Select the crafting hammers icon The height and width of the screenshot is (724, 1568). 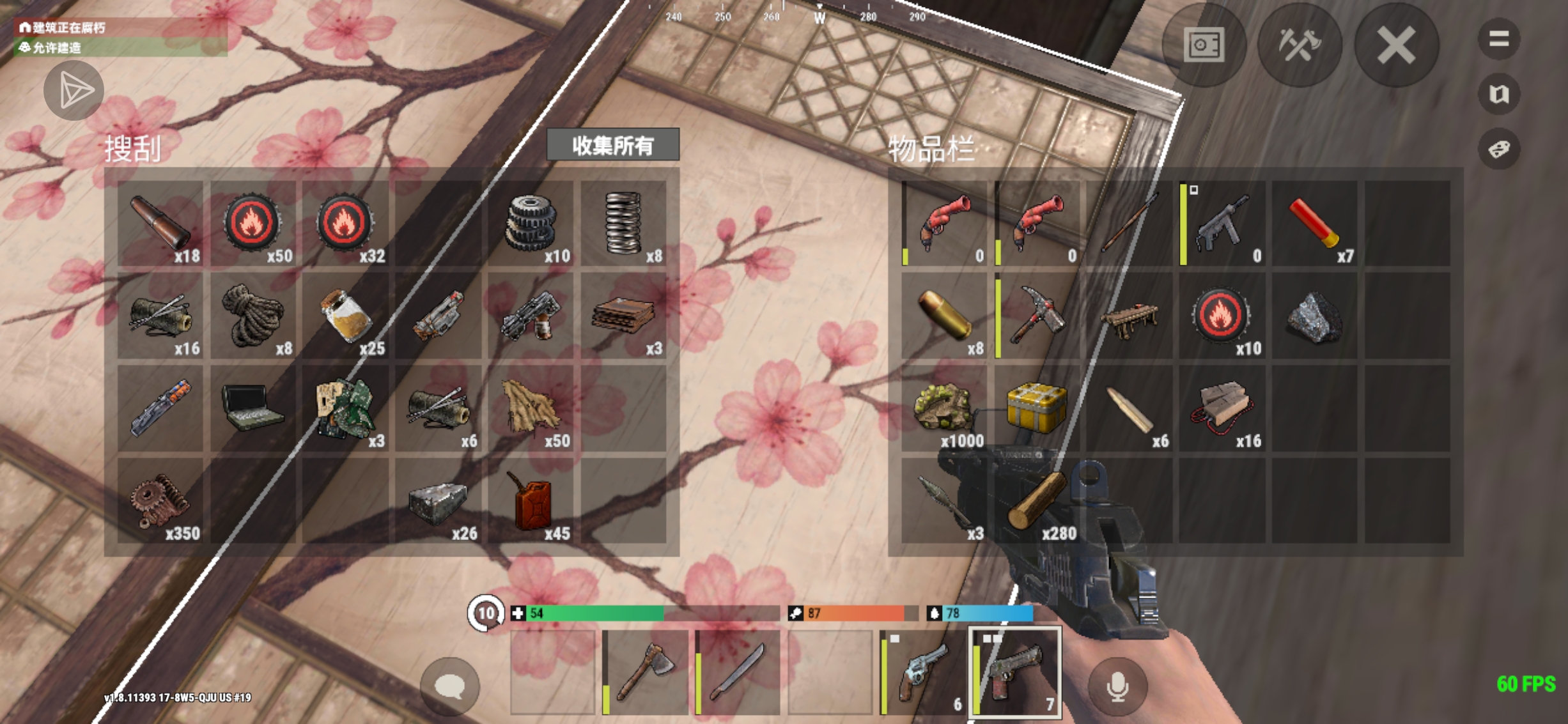(x=1301, y=44)
